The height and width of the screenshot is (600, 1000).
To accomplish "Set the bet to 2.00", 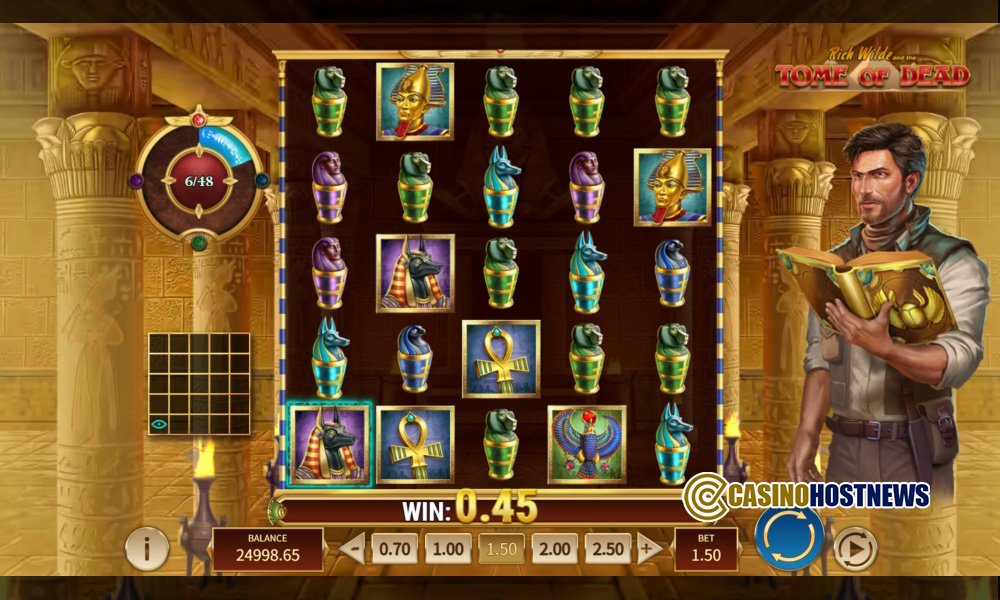I will click(x=554, y=548).
